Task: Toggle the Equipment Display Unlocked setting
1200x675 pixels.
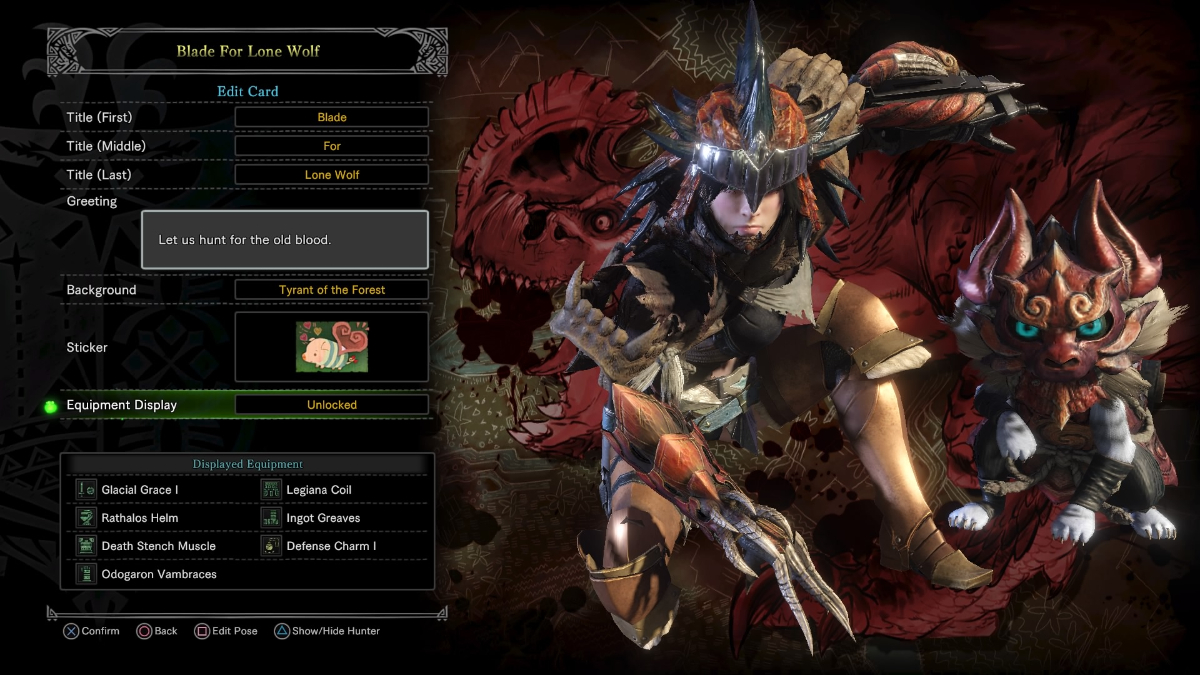Action: 331,405
